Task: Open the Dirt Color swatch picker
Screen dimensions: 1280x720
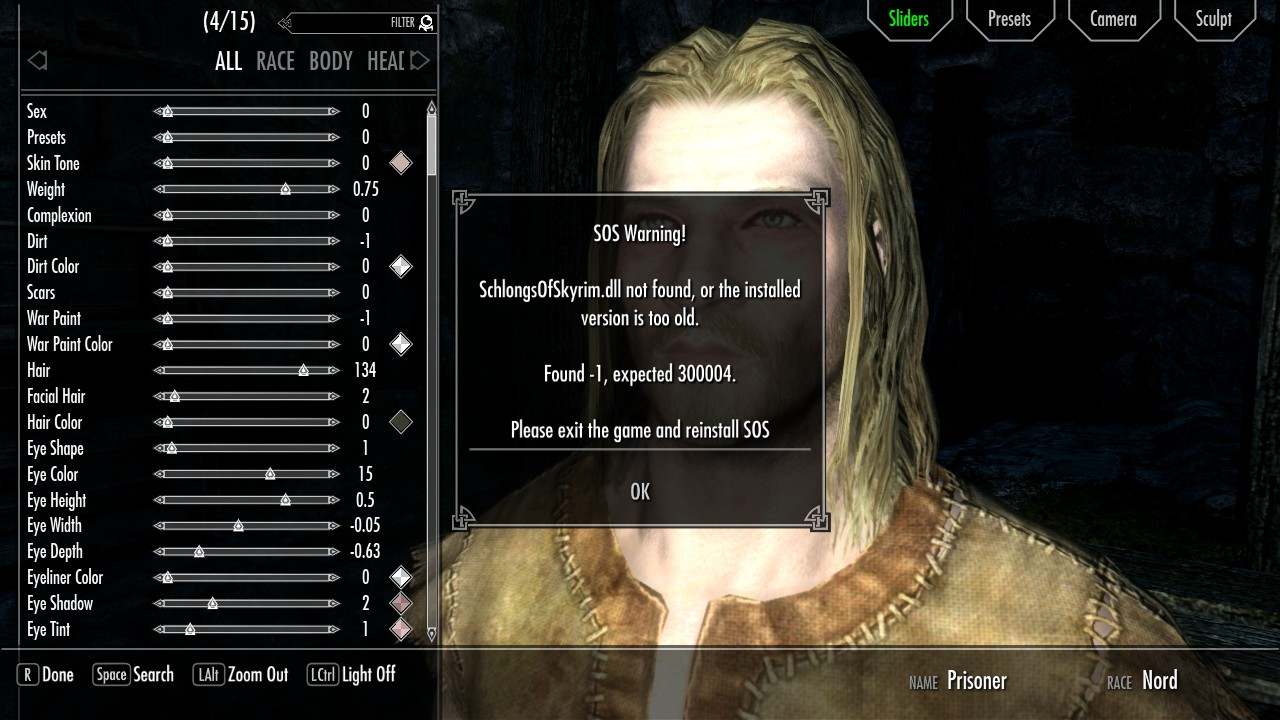Action: point(400,266)
